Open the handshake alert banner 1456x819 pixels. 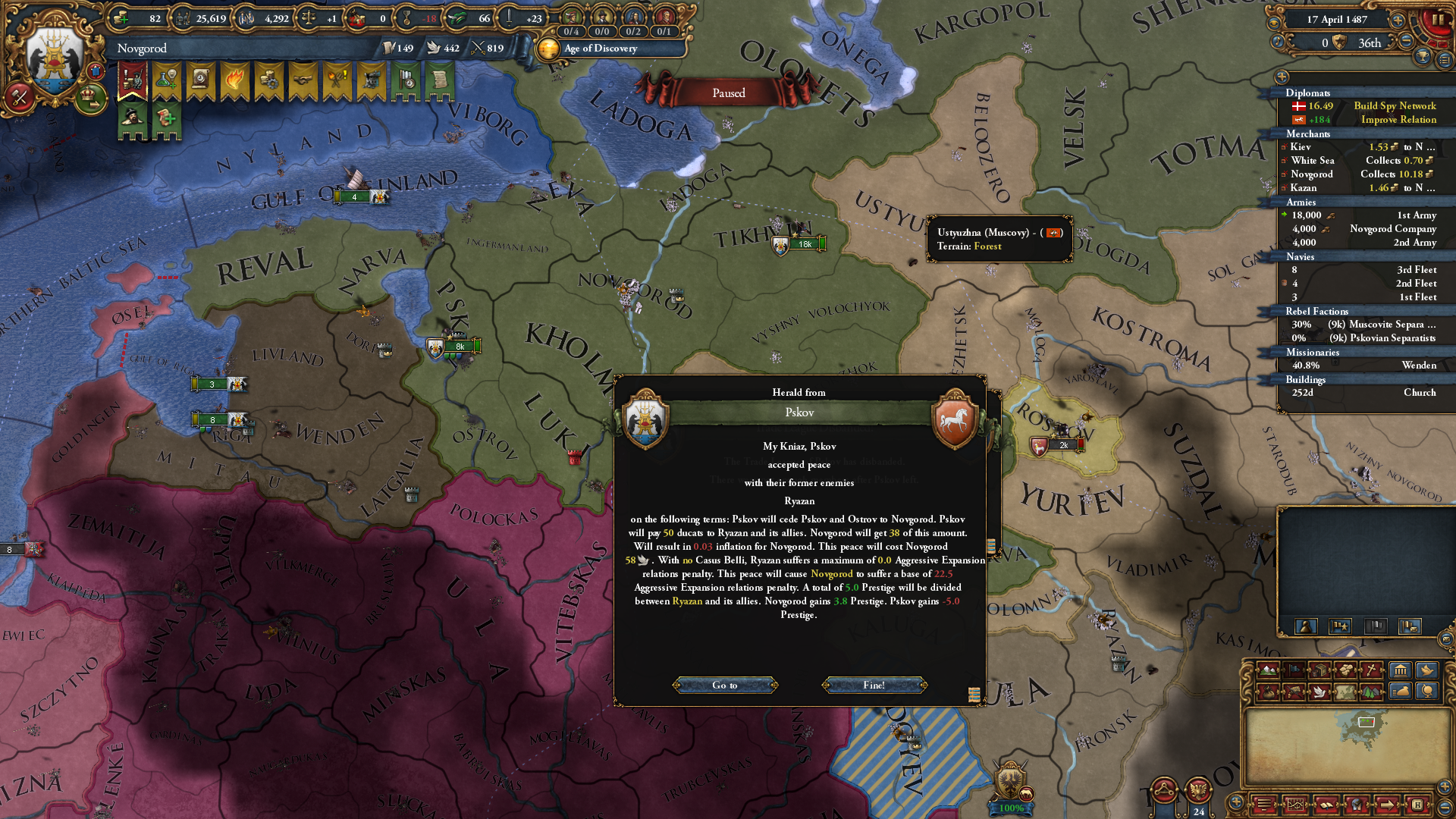303,80
